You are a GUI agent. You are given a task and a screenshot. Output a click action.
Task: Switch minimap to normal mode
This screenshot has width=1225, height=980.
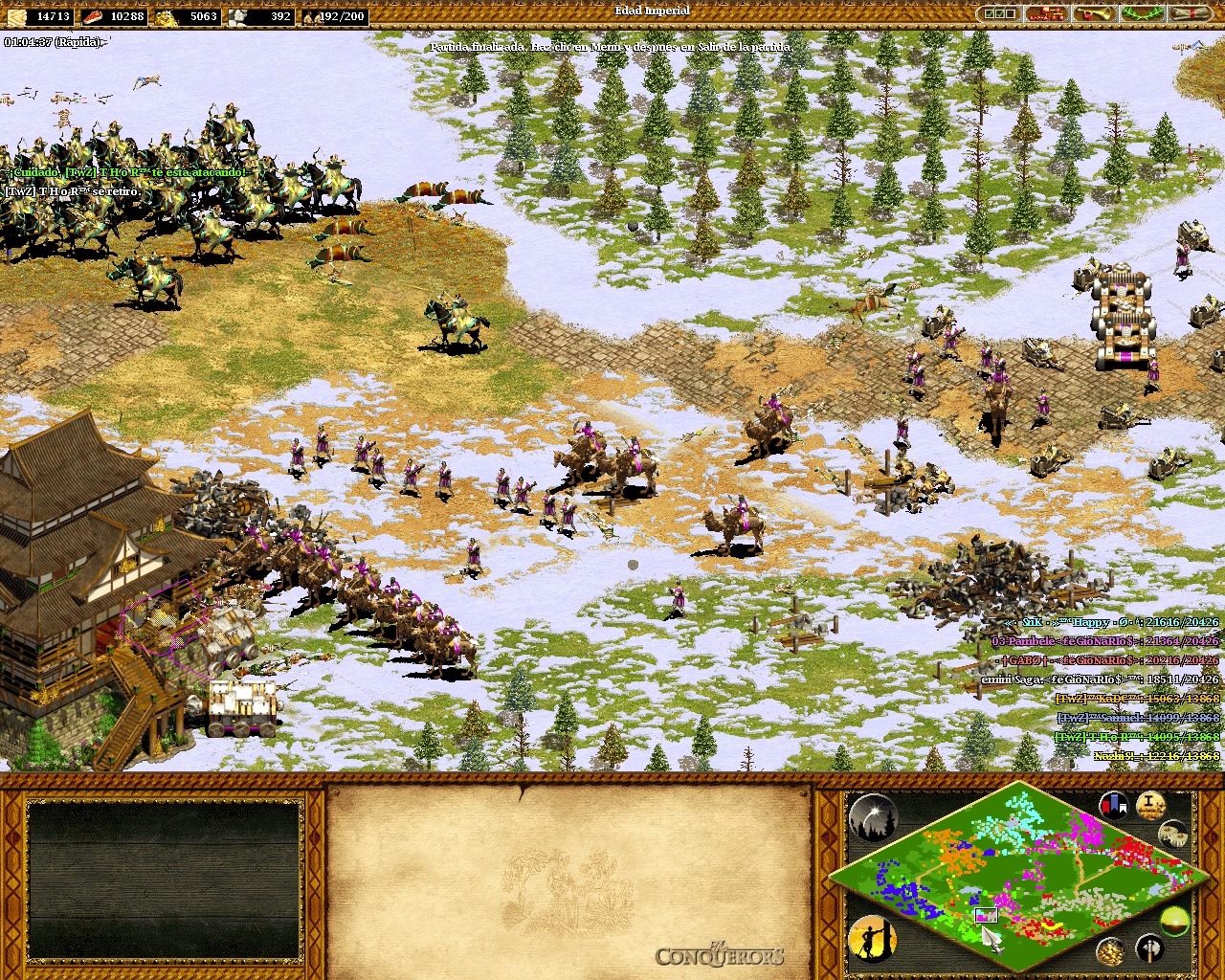1175,922
